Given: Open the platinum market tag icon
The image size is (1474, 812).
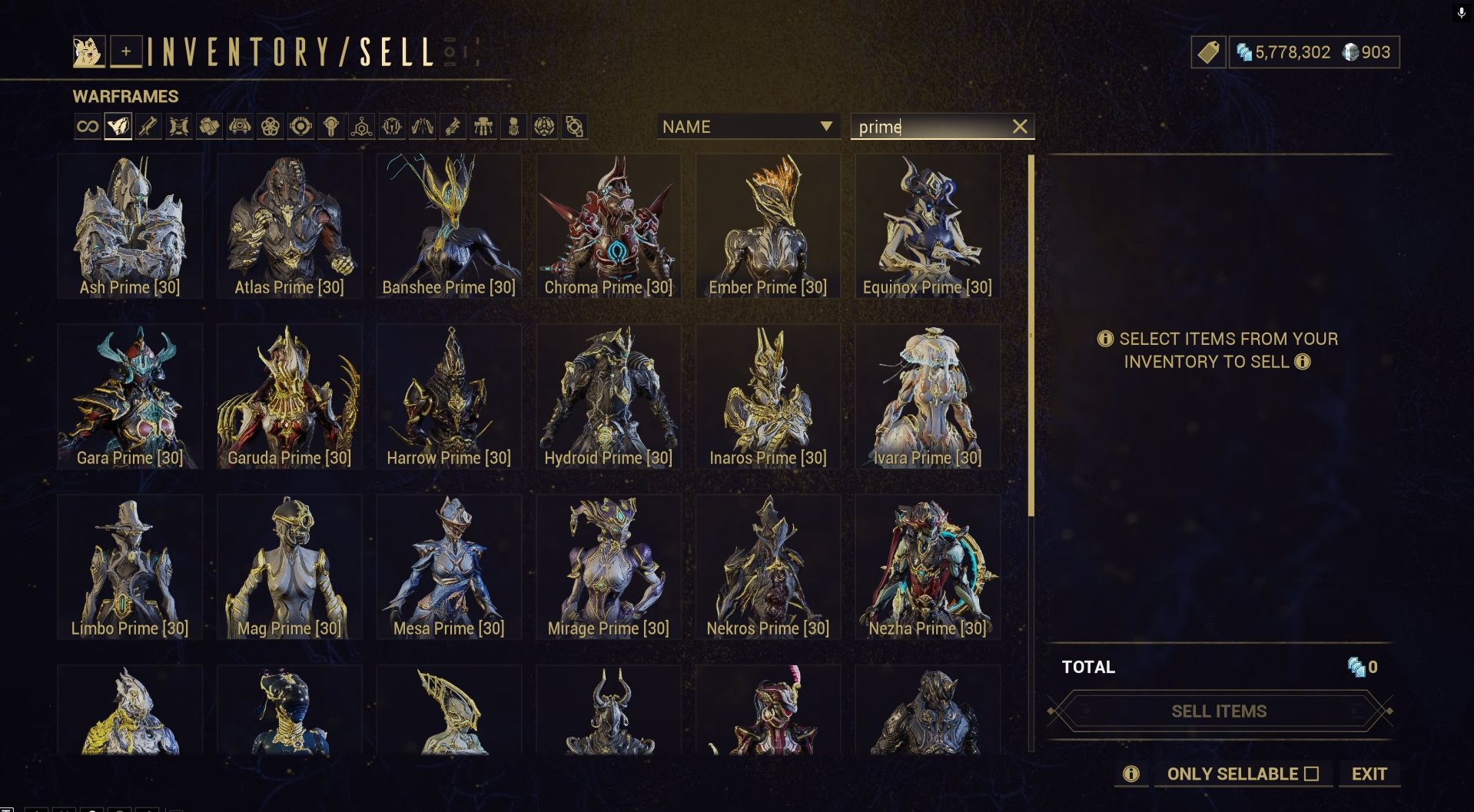Looking at the screenshot, I should click(1208, 52).
